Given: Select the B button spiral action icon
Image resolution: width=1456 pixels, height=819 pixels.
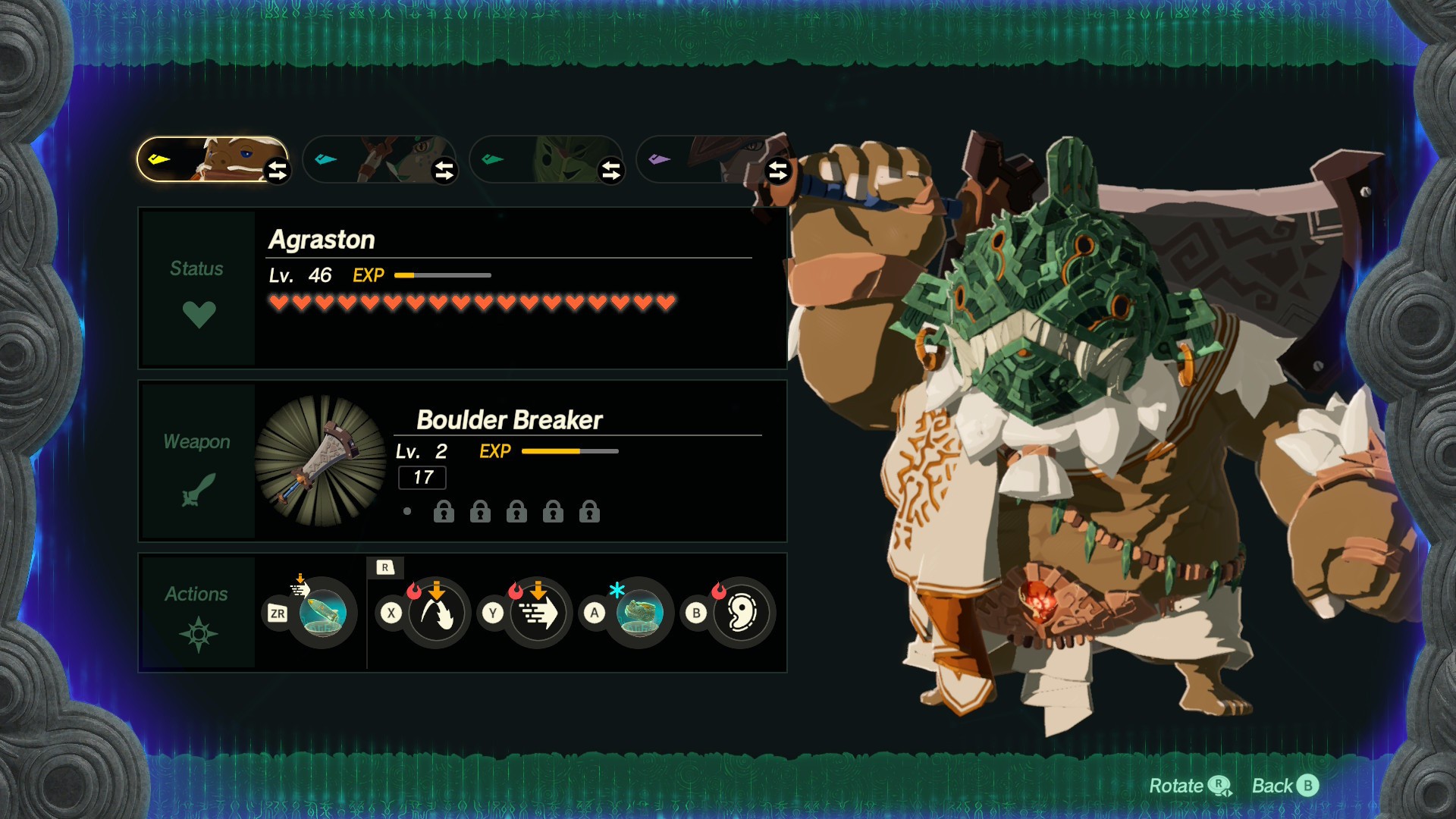Looking at the screenshot, I should pos(741,613).
